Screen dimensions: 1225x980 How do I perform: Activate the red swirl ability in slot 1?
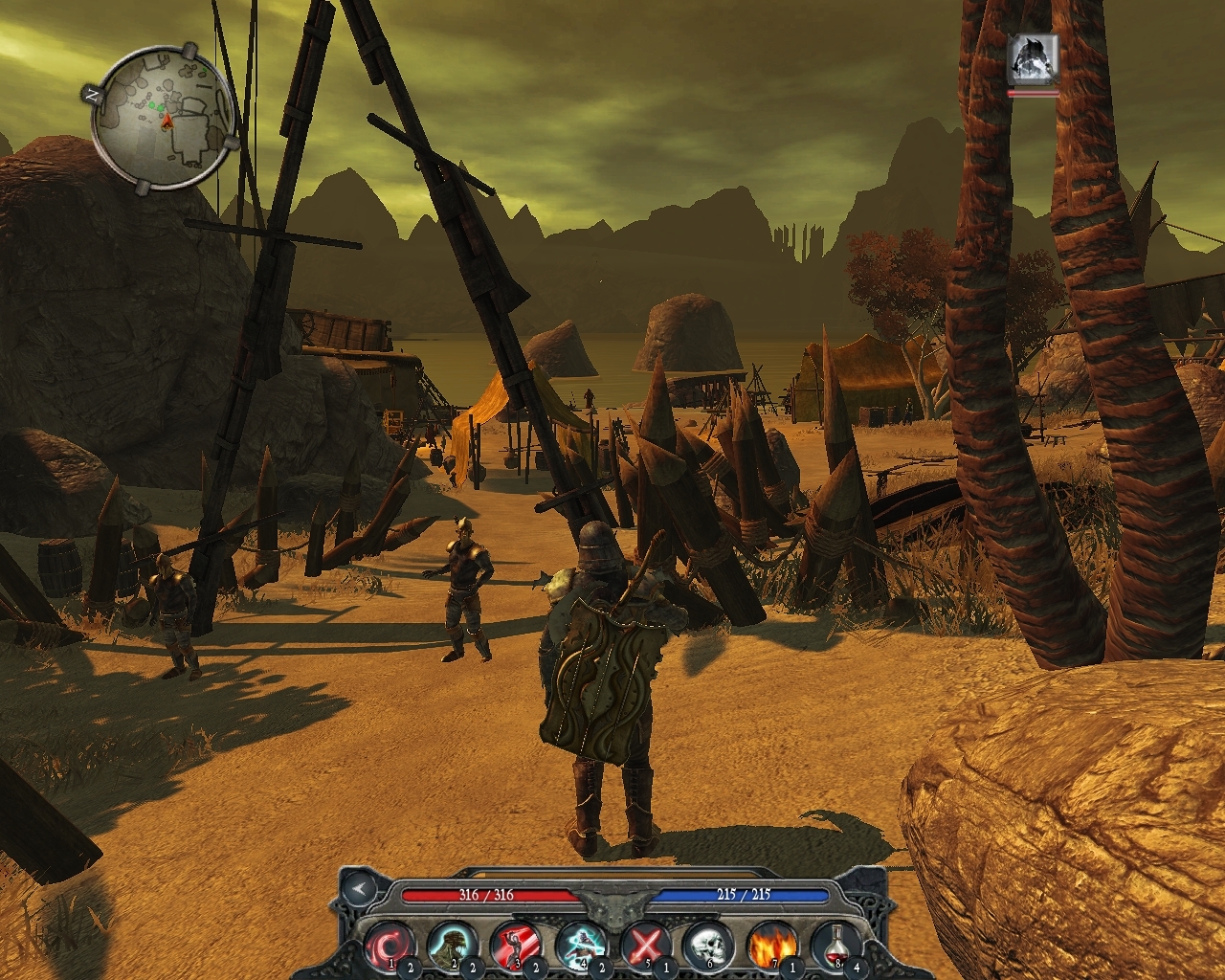(390, 946)
